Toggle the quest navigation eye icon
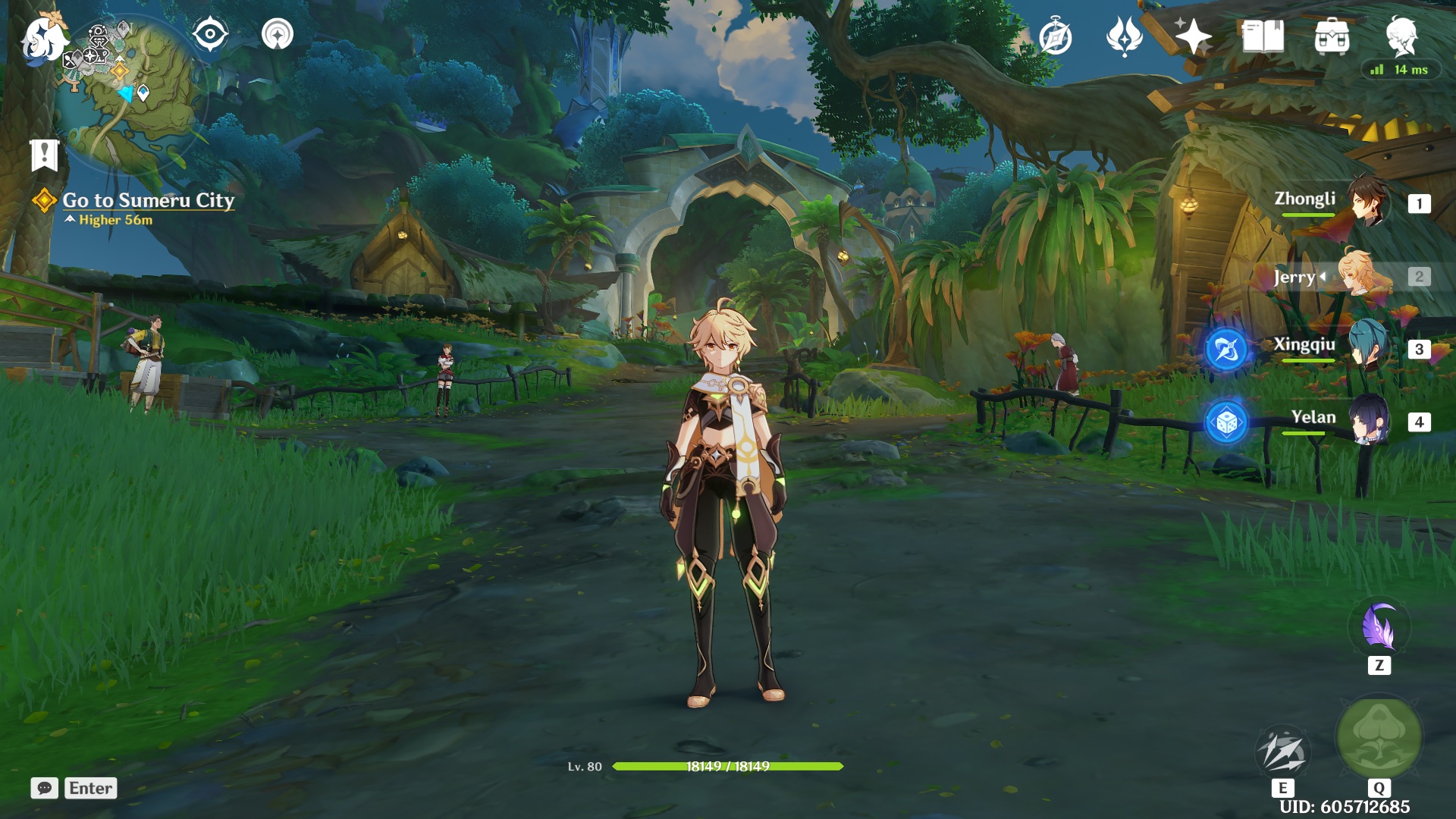Screen dimensions: 1456x819 point(210,34)
